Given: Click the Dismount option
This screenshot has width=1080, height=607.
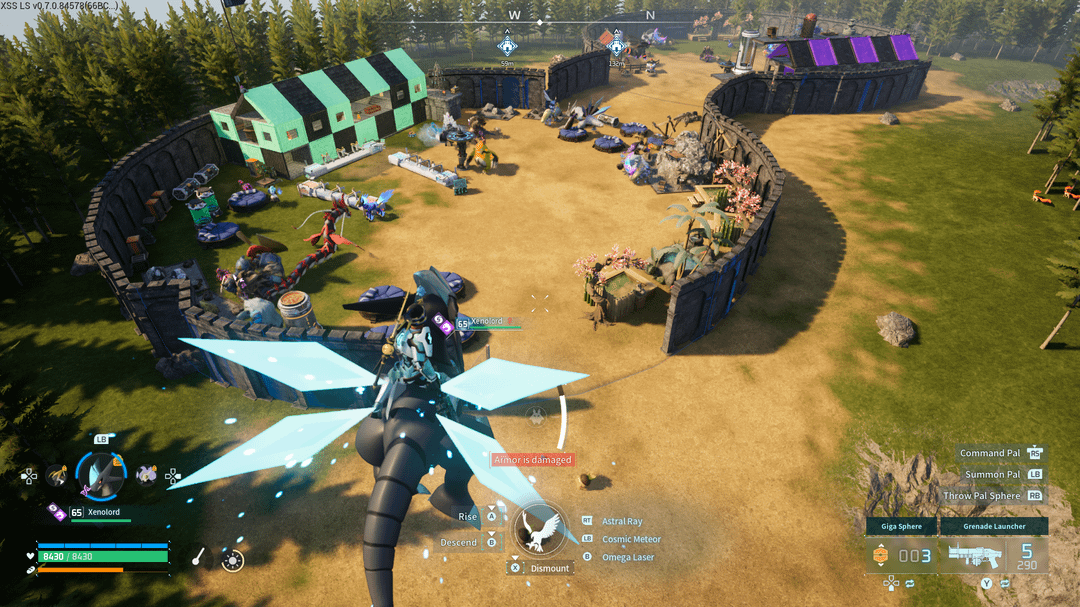Looking at the screenshot, I should tap(549, 568).
